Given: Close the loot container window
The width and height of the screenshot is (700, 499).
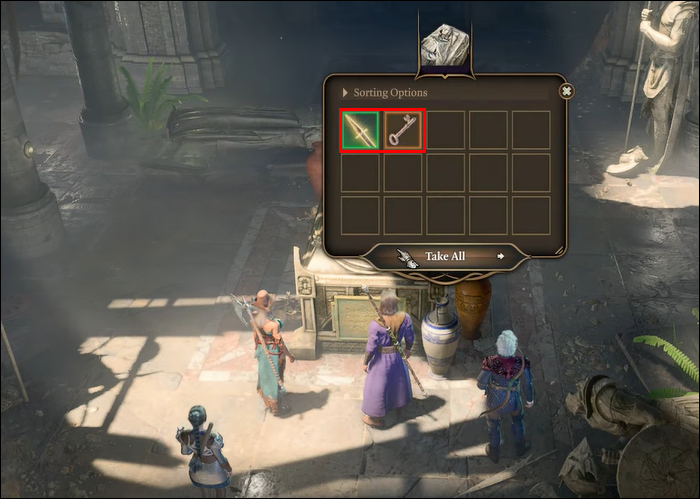Looking at the screenshot, I should (566, 91).
